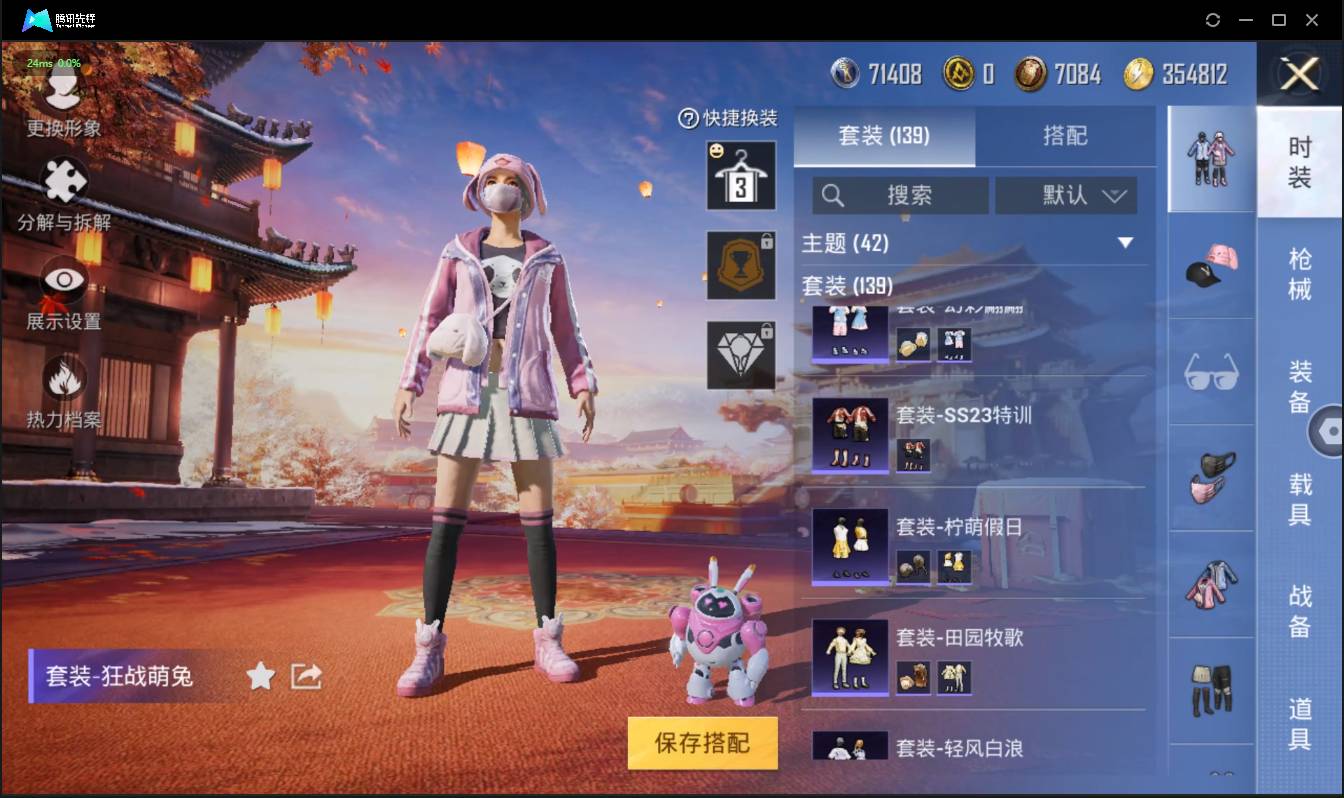Open the jacket category in right sidebar
1344x798 pixels.
coord(1211,586)
